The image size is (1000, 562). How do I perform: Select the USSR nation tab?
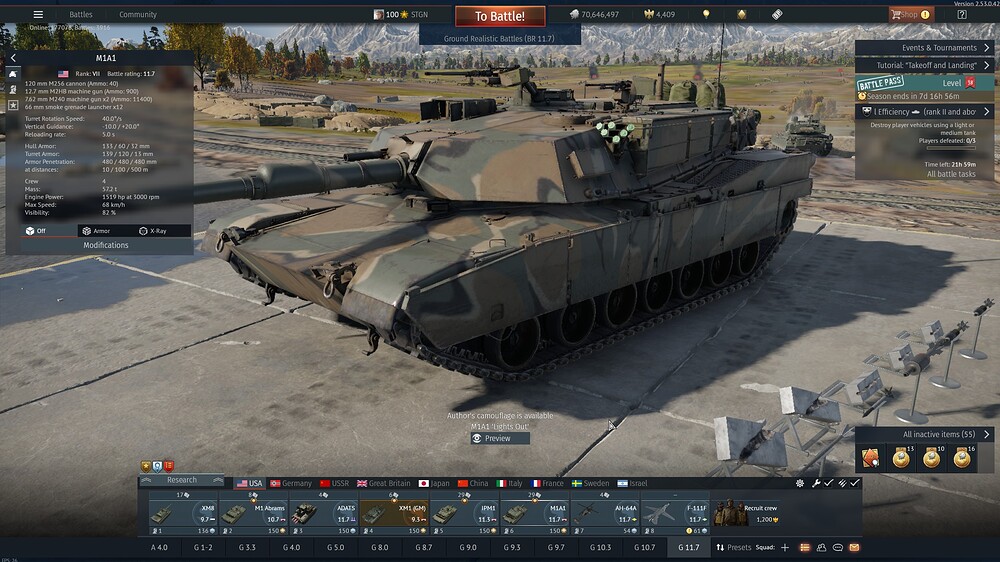(334, 483)
